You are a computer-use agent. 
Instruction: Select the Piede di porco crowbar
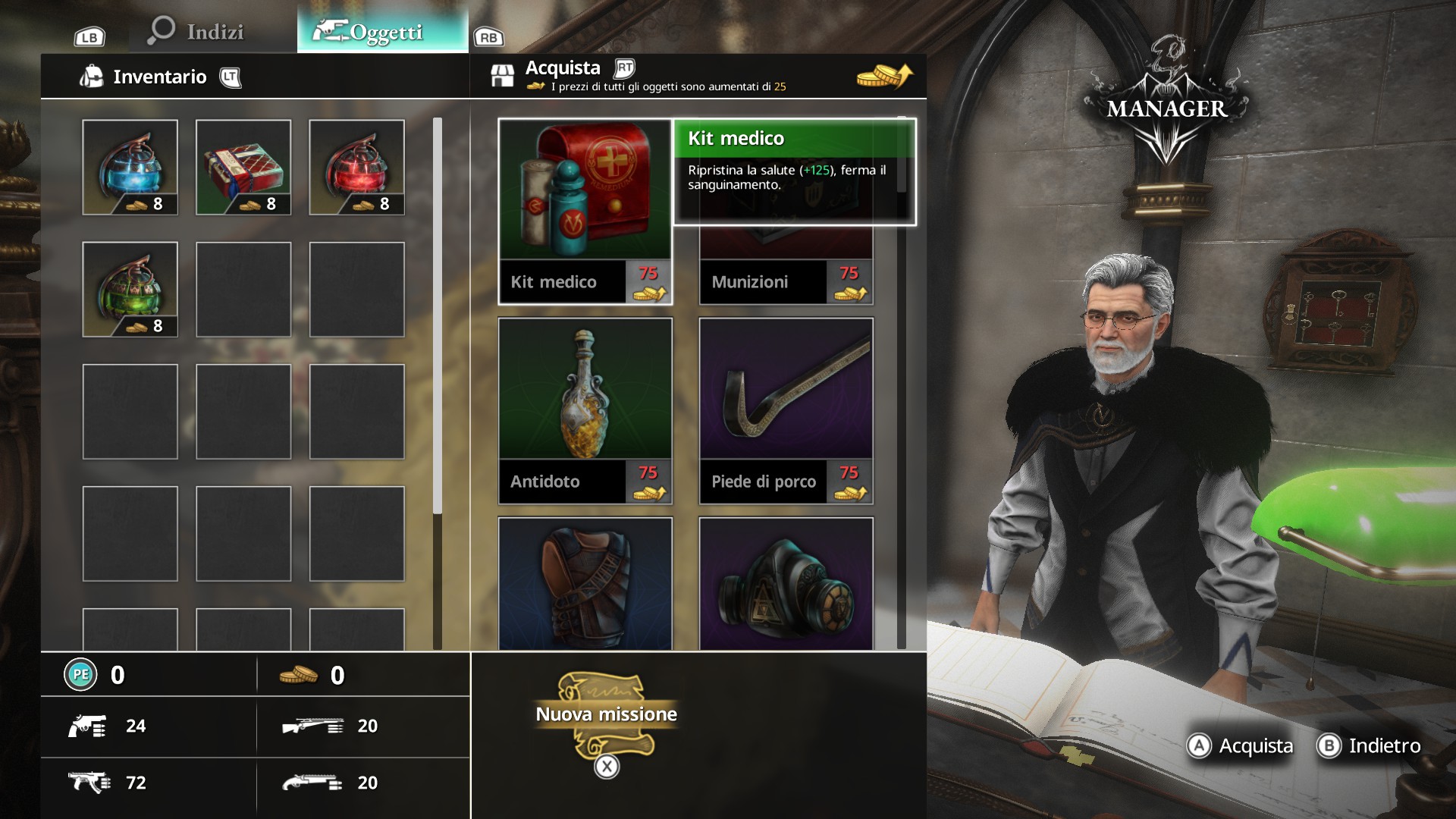coord(786,410)
